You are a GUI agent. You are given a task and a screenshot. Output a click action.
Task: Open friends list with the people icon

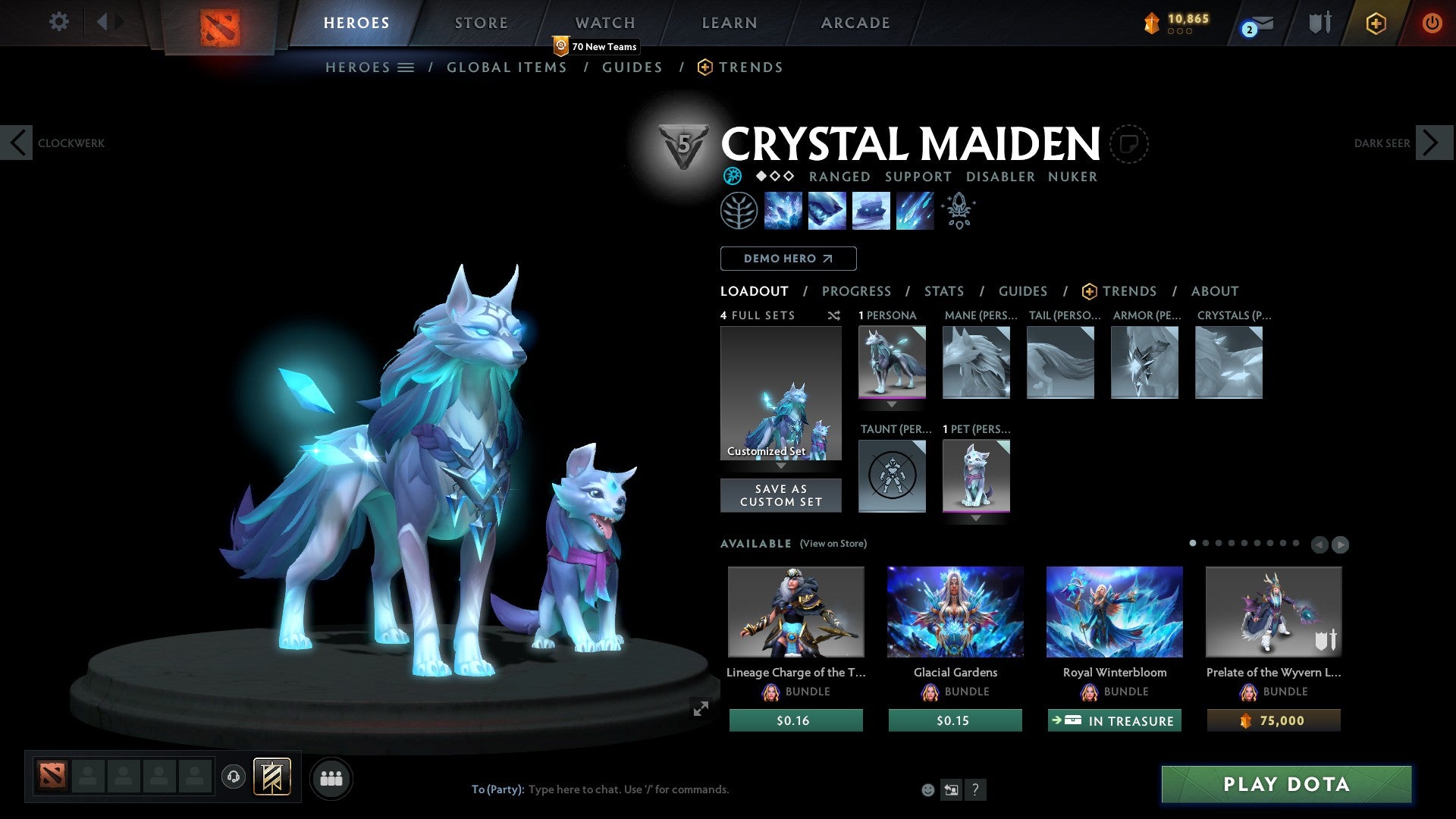tap(331, 778)
